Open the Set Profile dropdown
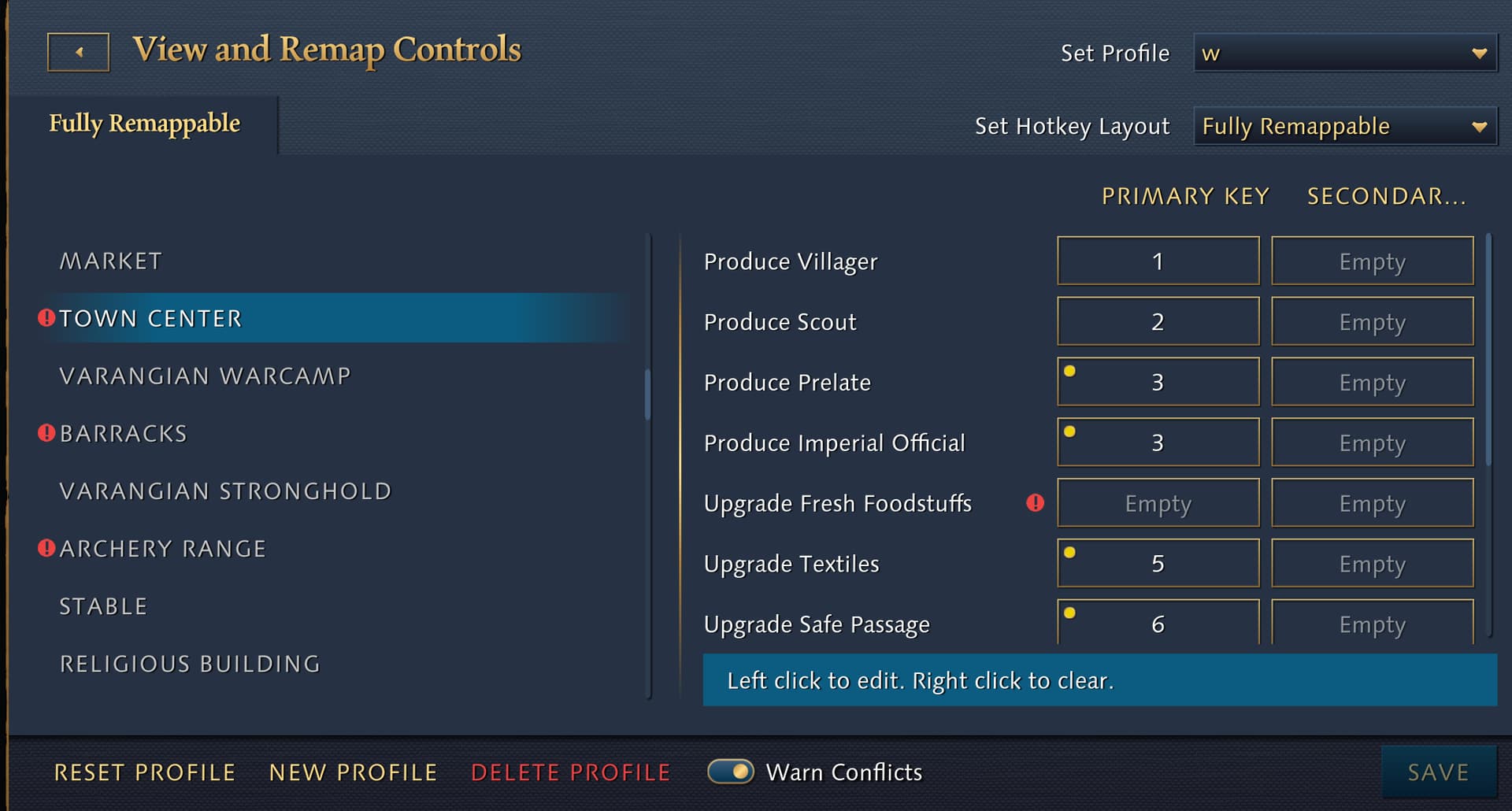This screenshot has height=811, width=1512. tap(1344, 54)
